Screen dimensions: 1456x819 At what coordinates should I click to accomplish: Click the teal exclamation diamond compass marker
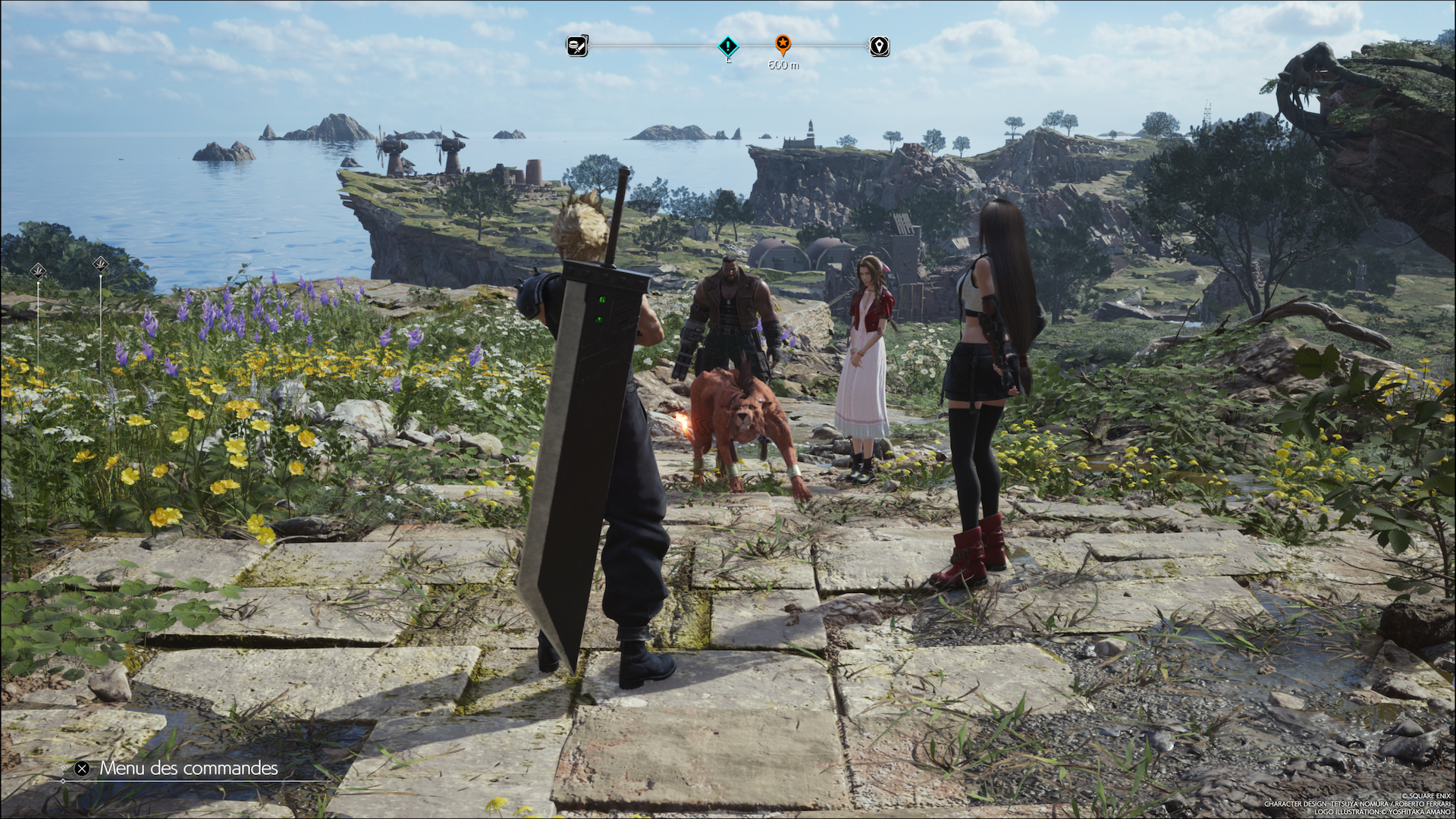pyautogui.click(x=728, y=46)
